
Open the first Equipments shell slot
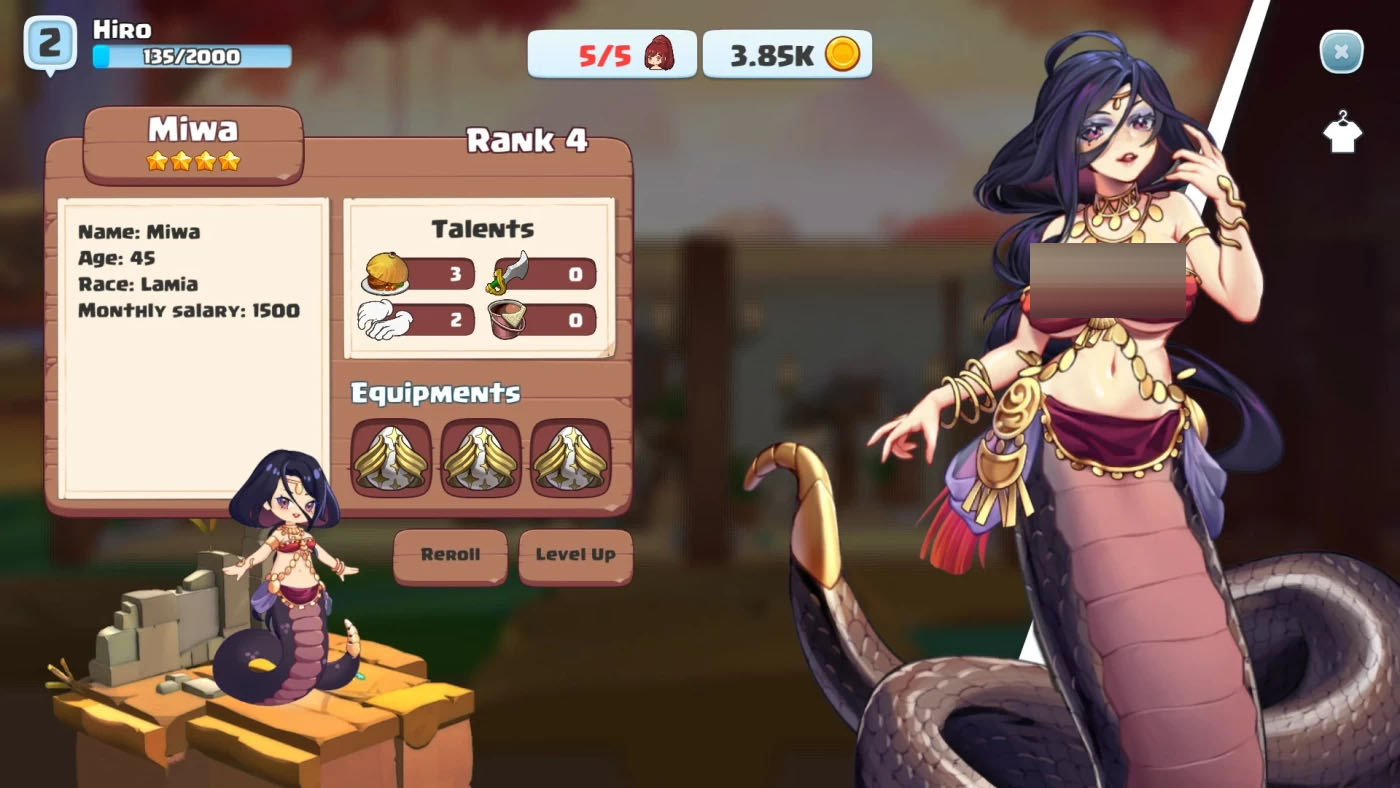(389, 458)
